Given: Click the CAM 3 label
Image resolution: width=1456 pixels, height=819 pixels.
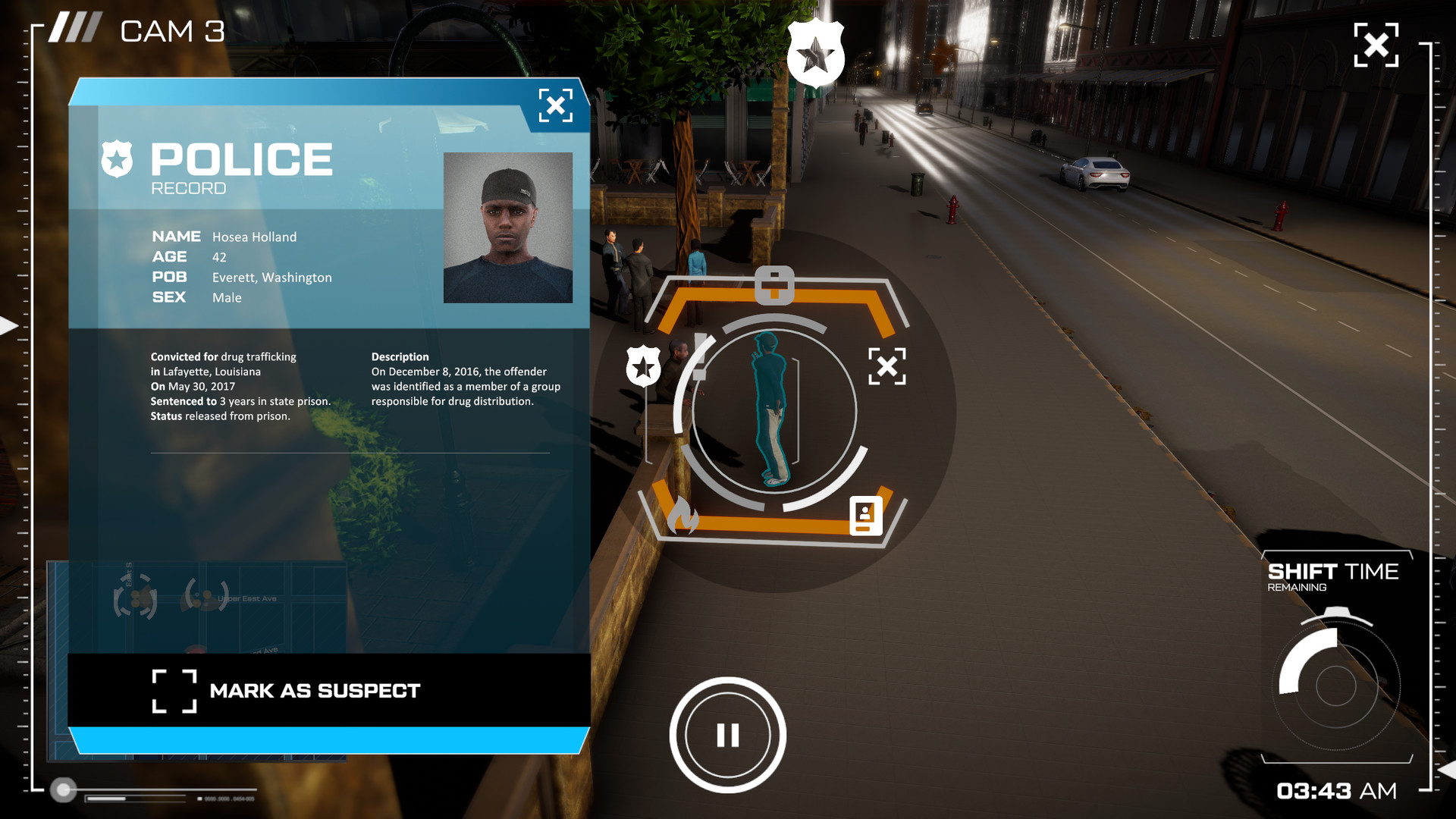Looking at the screenshot, I should pos(173,32).
